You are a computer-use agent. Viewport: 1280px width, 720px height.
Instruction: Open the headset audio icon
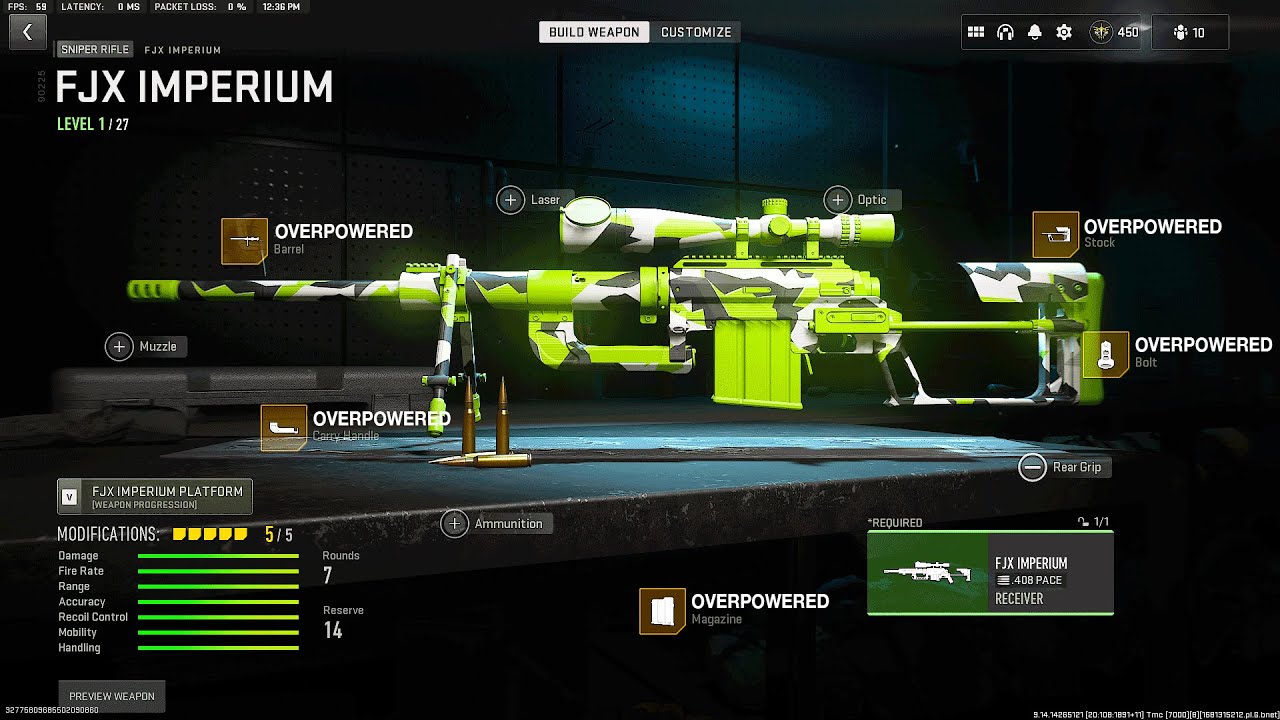click(1005, 32)
